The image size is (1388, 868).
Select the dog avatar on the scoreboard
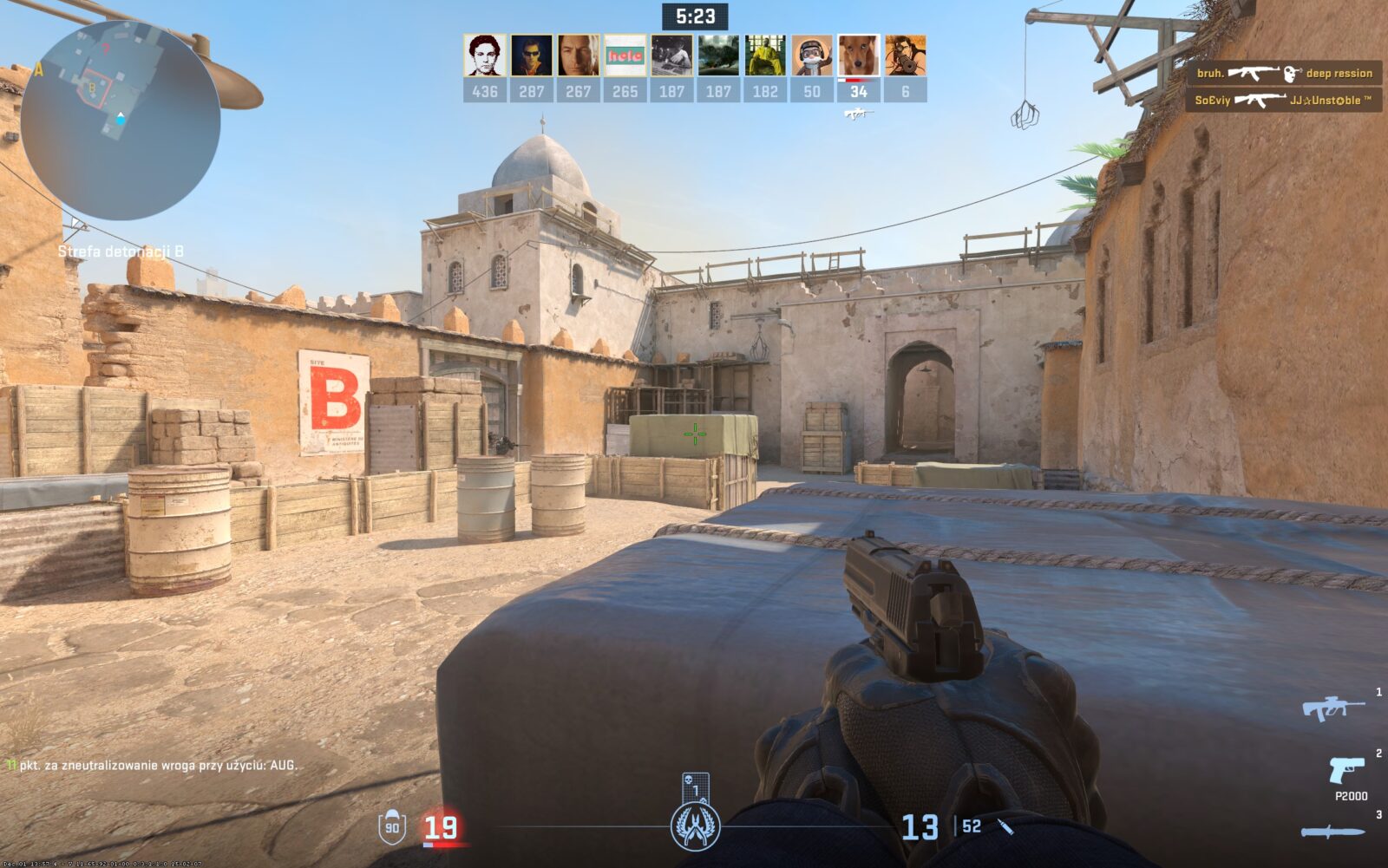pos(858,55)
